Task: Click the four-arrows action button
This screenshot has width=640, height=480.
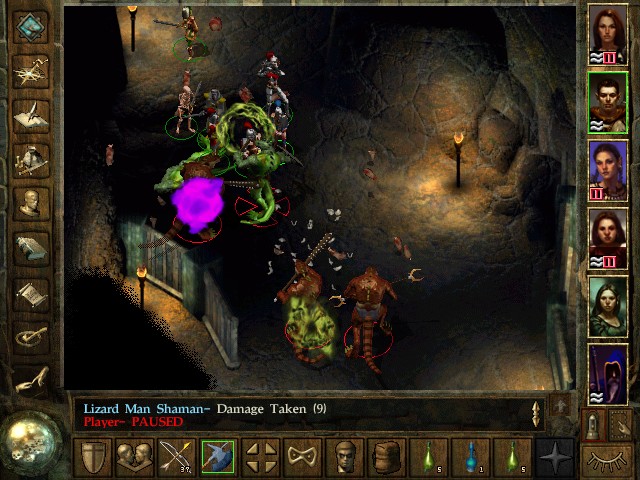Action: point(261,458)
